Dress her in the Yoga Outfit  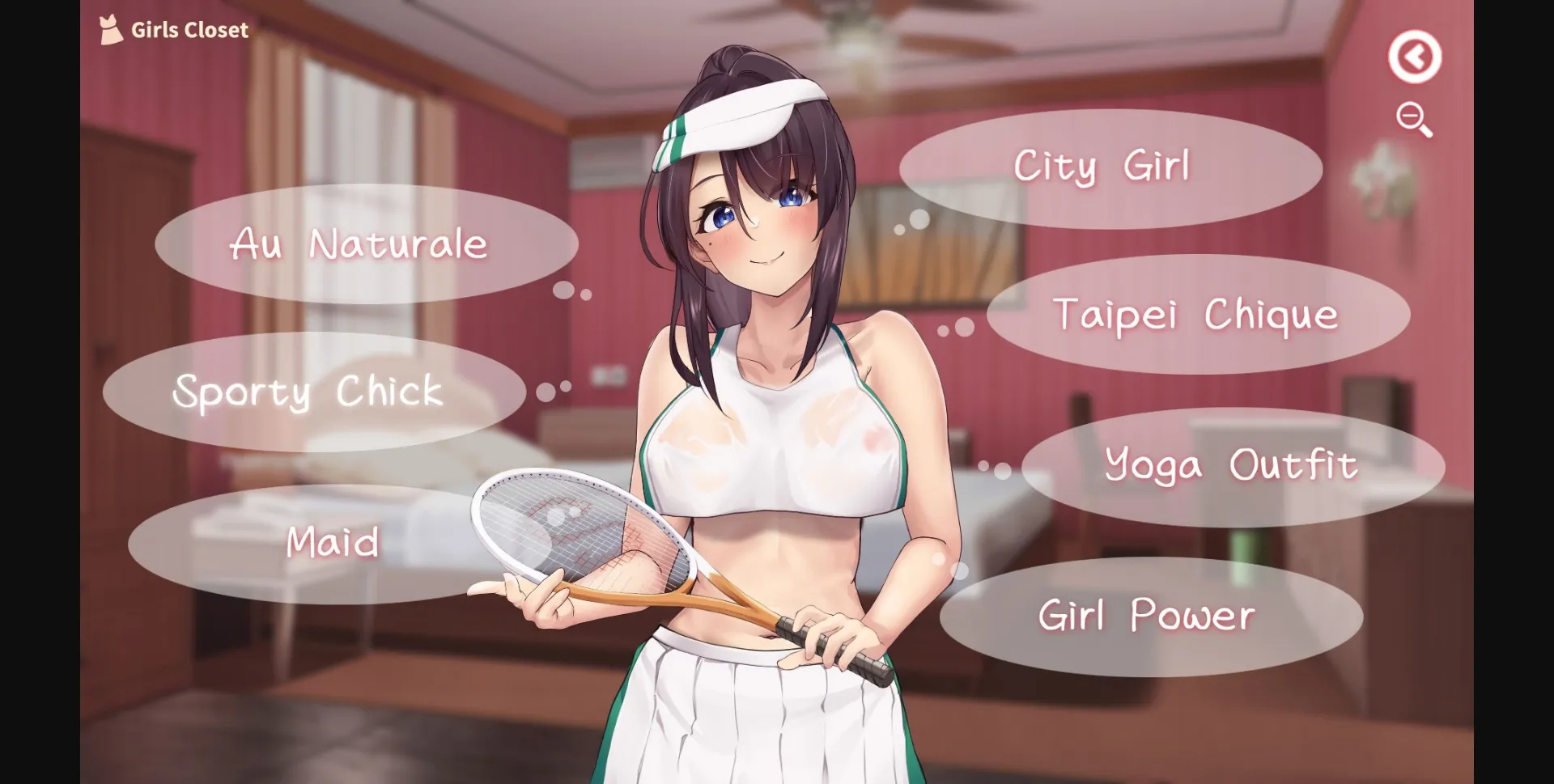coord(1231,464)
